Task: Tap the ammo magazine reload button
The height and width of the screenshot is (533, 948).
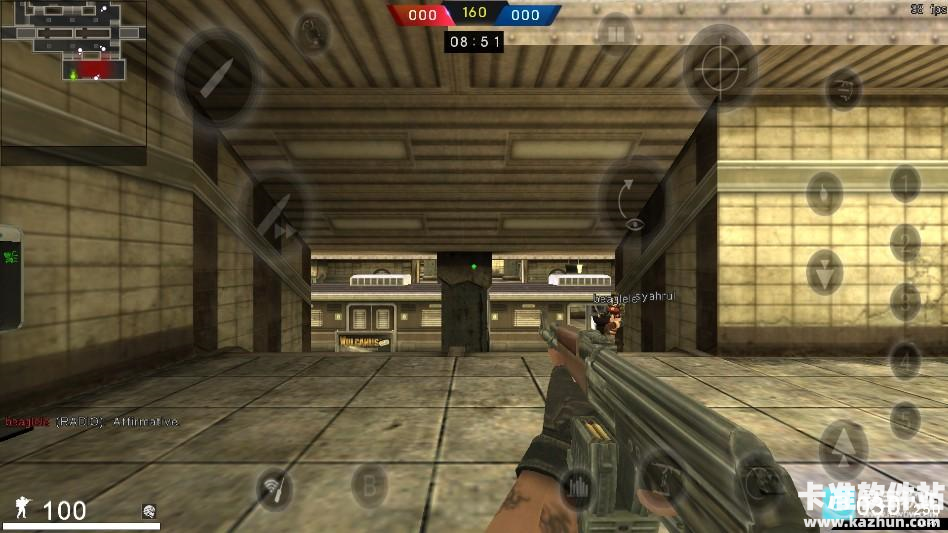Action: coord(579,486)
